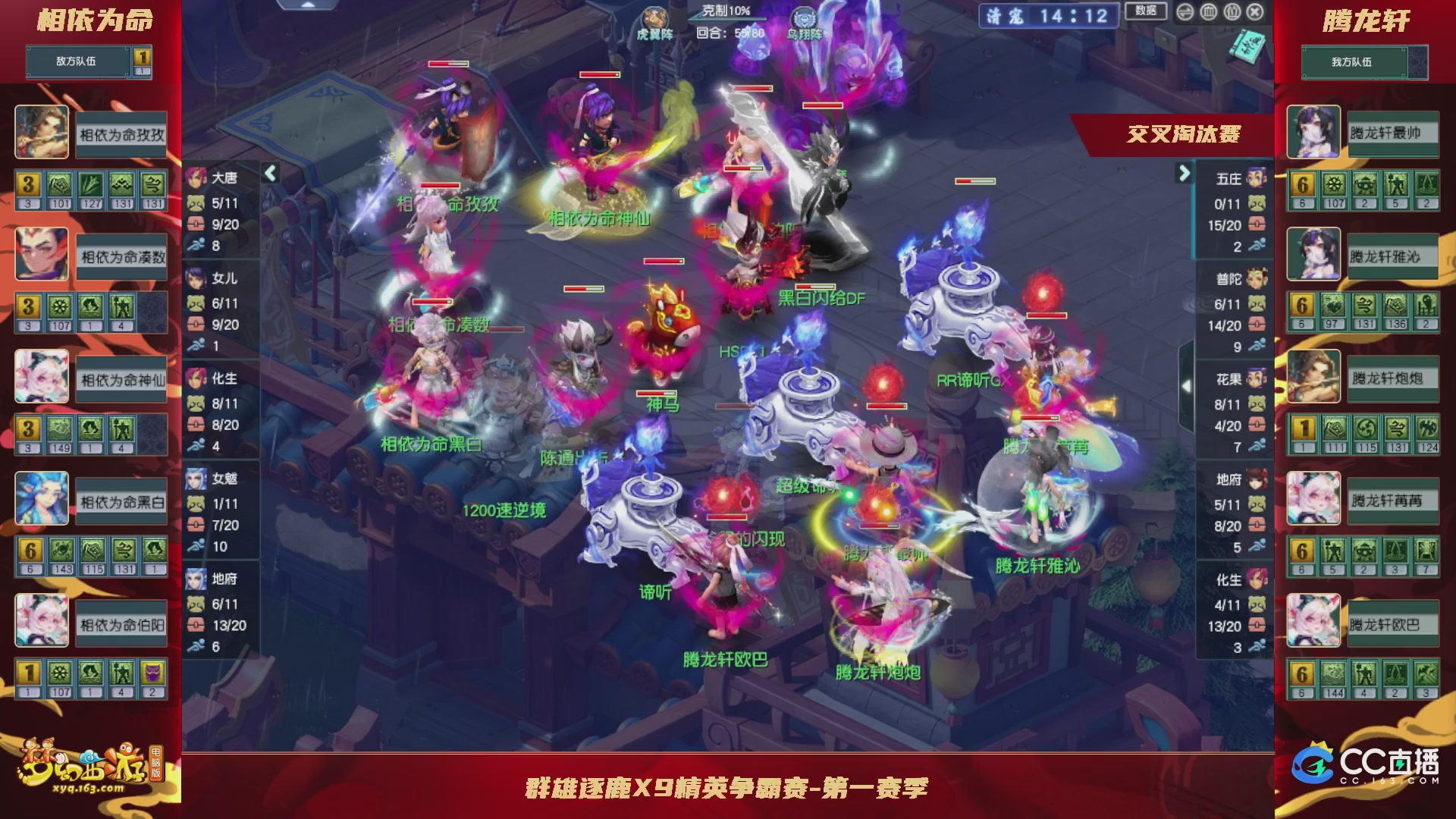
Task: Click the 回合 55/80 round progress display
Action: coord(728,32)
